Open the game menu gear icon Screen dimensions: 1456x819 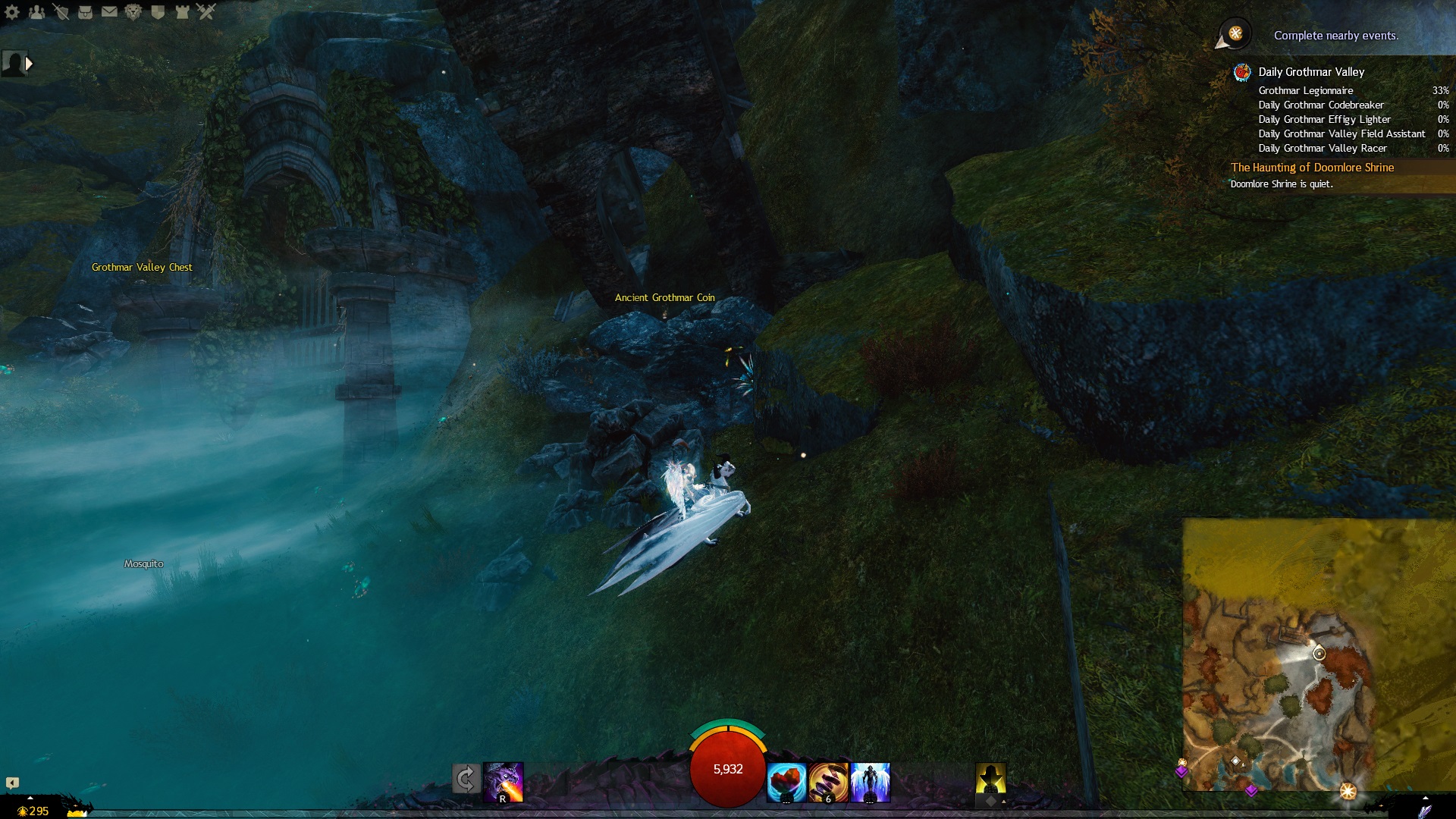click(12, 11)
